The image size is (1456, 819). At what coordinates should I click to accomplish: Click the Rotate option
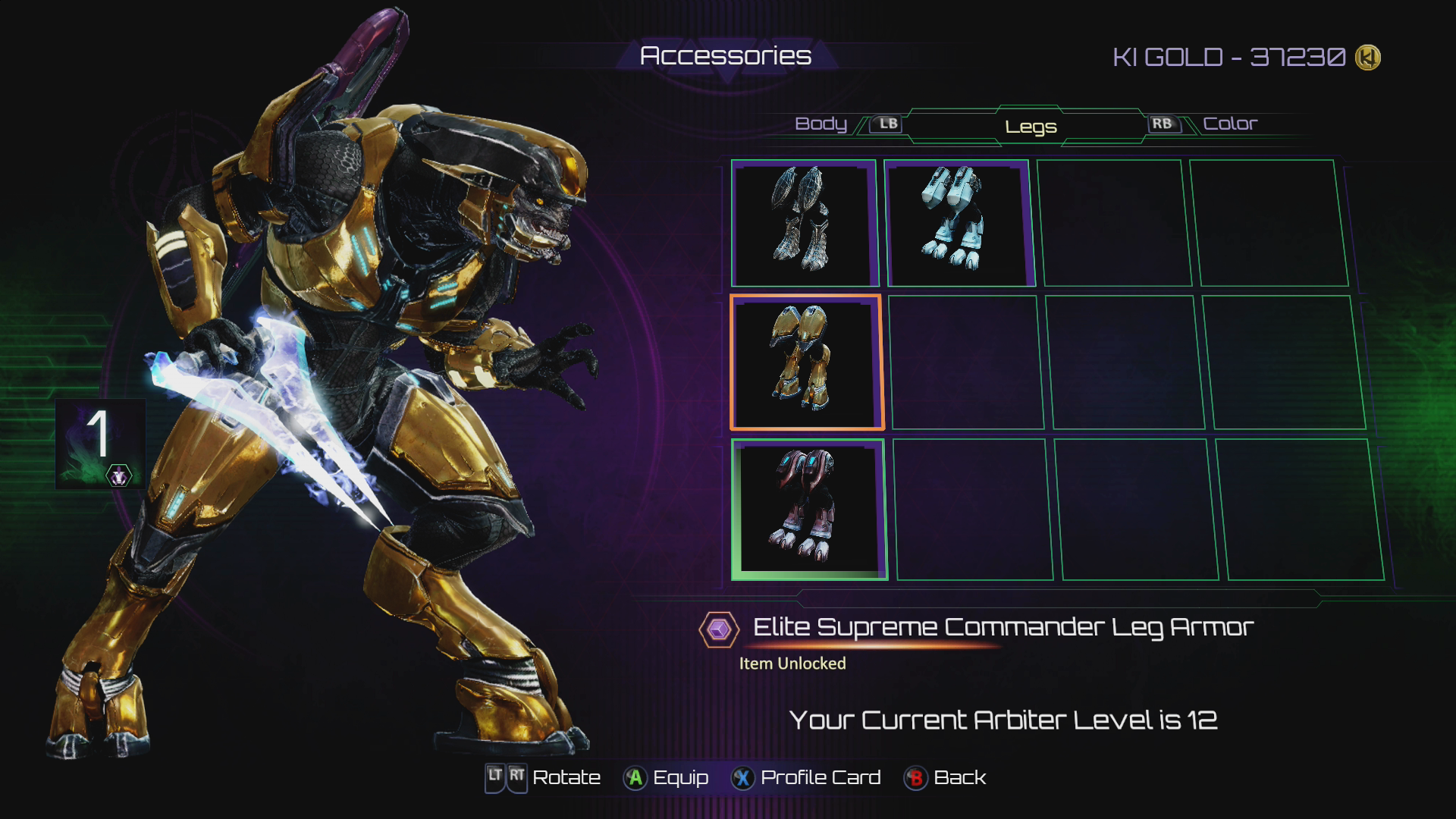(543, 778)
